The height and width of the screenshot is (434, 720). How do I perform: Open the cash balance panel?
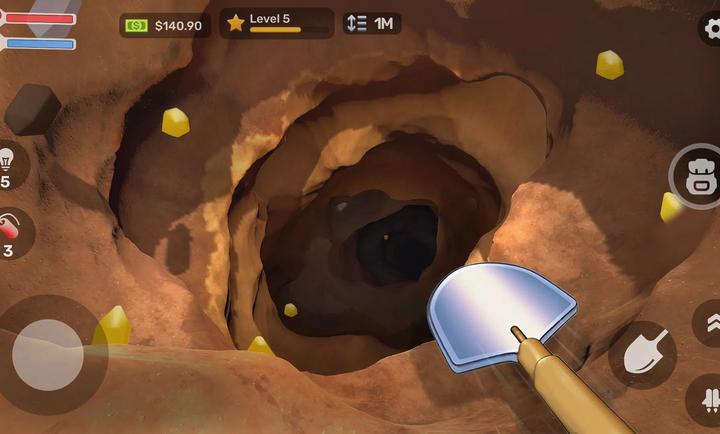[x=165, y=25]
